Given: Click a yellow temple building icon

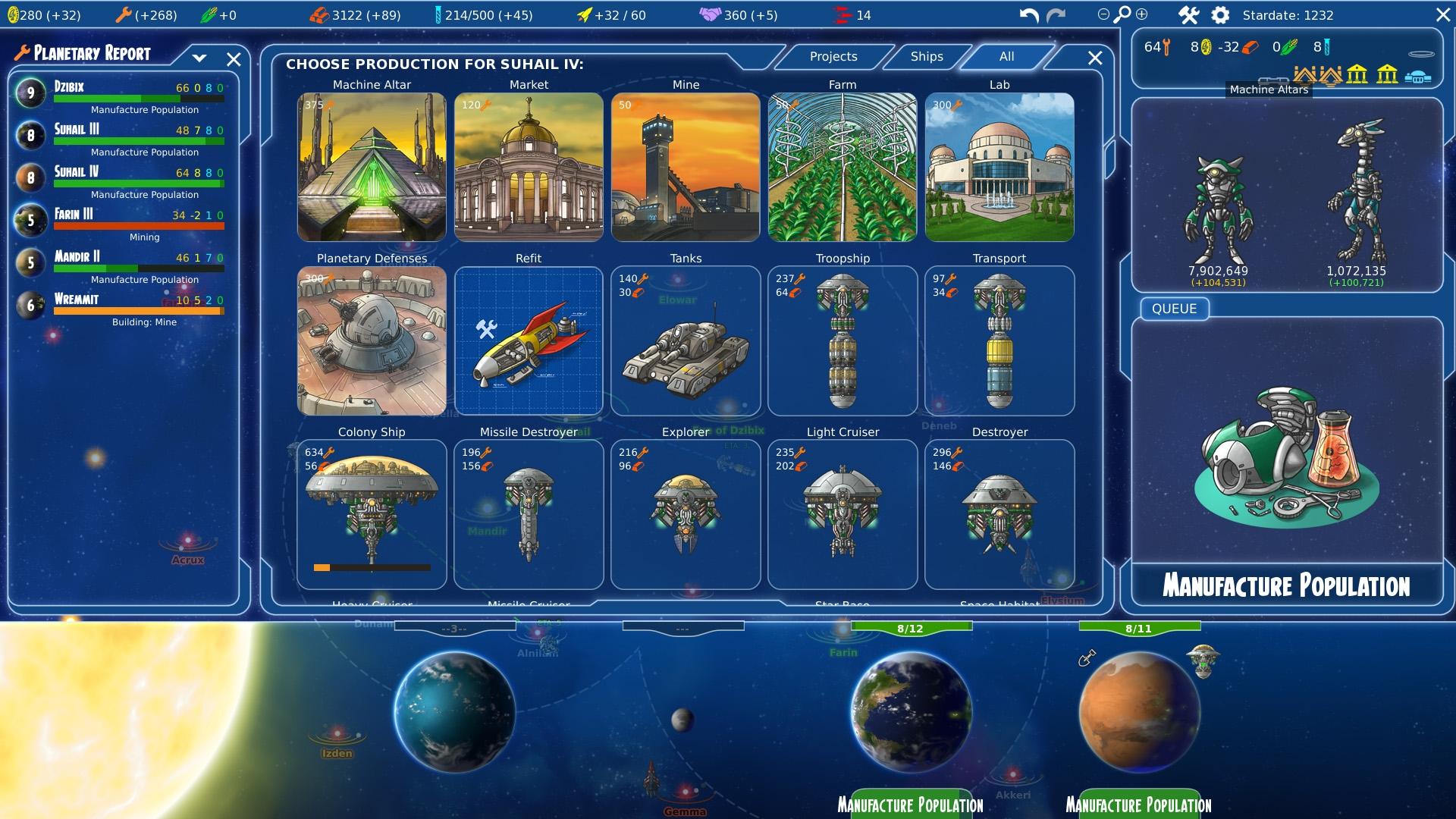Looking at the screenshot, I should click(x=1357, y=75).
